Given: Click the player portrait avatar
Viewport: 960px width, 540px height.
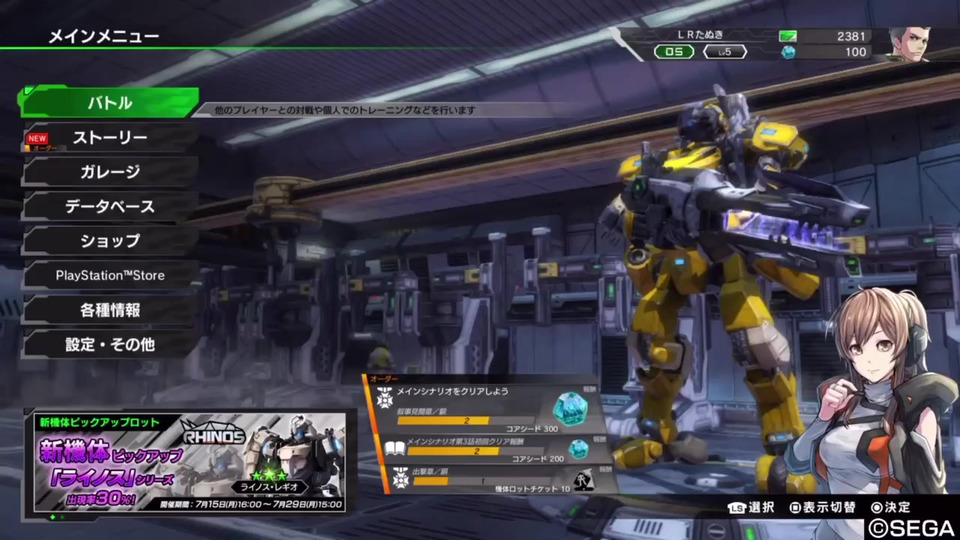Looking at the screenshot, I should pyautogui.click(x=909, y=44).
